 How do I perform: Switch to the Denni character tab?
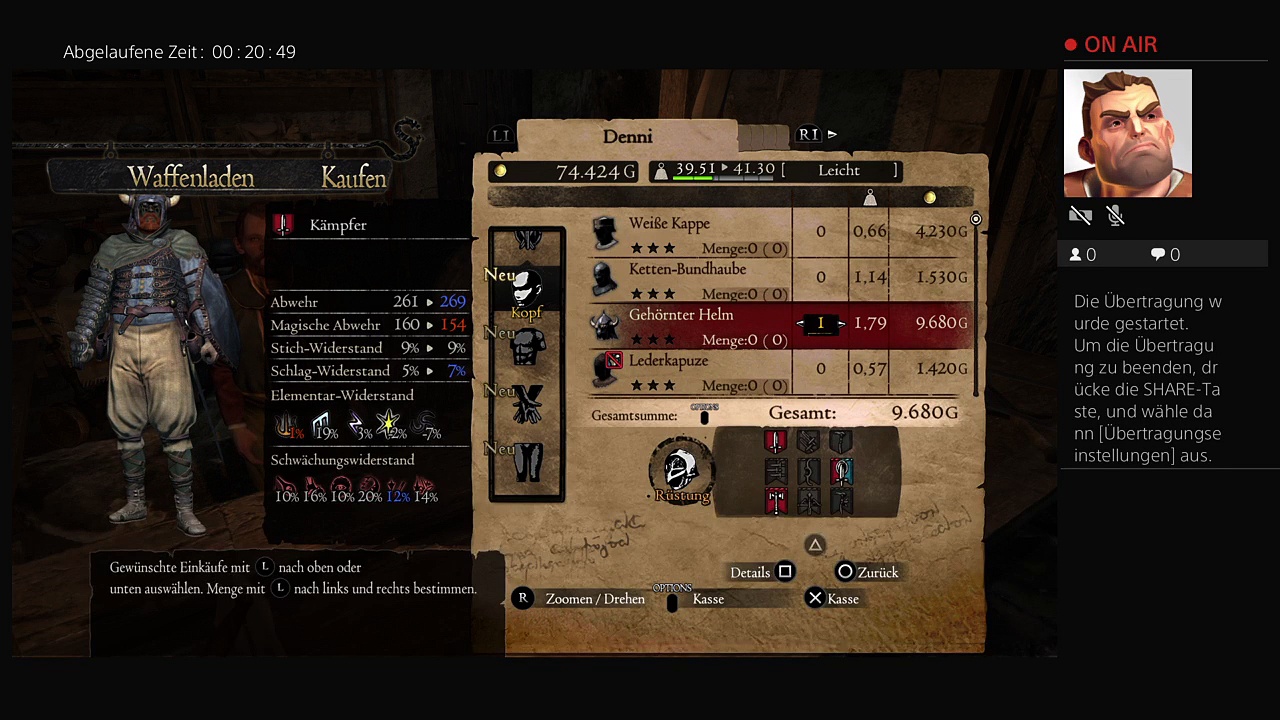click(x=627, y=136)
